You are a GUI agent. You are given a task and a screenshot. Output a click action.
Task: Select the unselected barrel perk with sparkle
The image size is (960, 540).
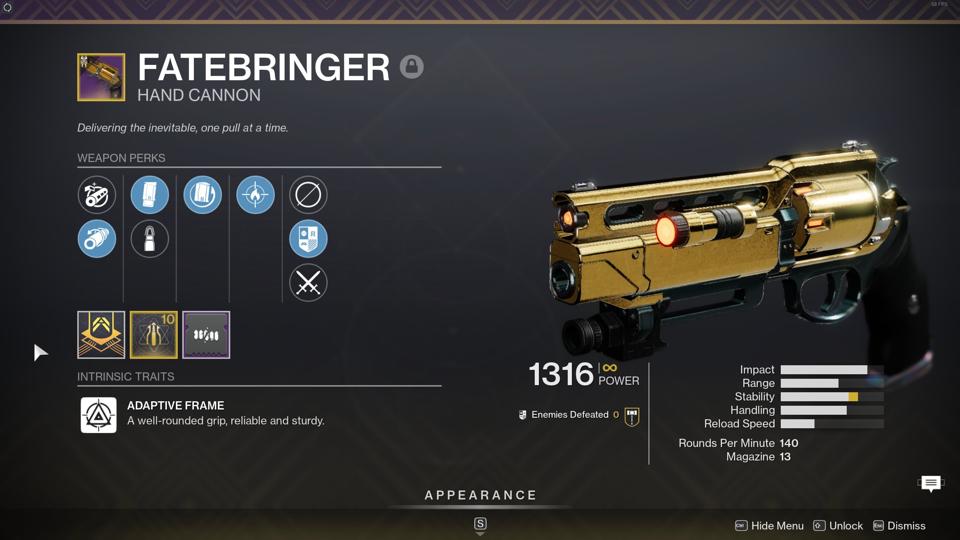[x=97, y=195]
